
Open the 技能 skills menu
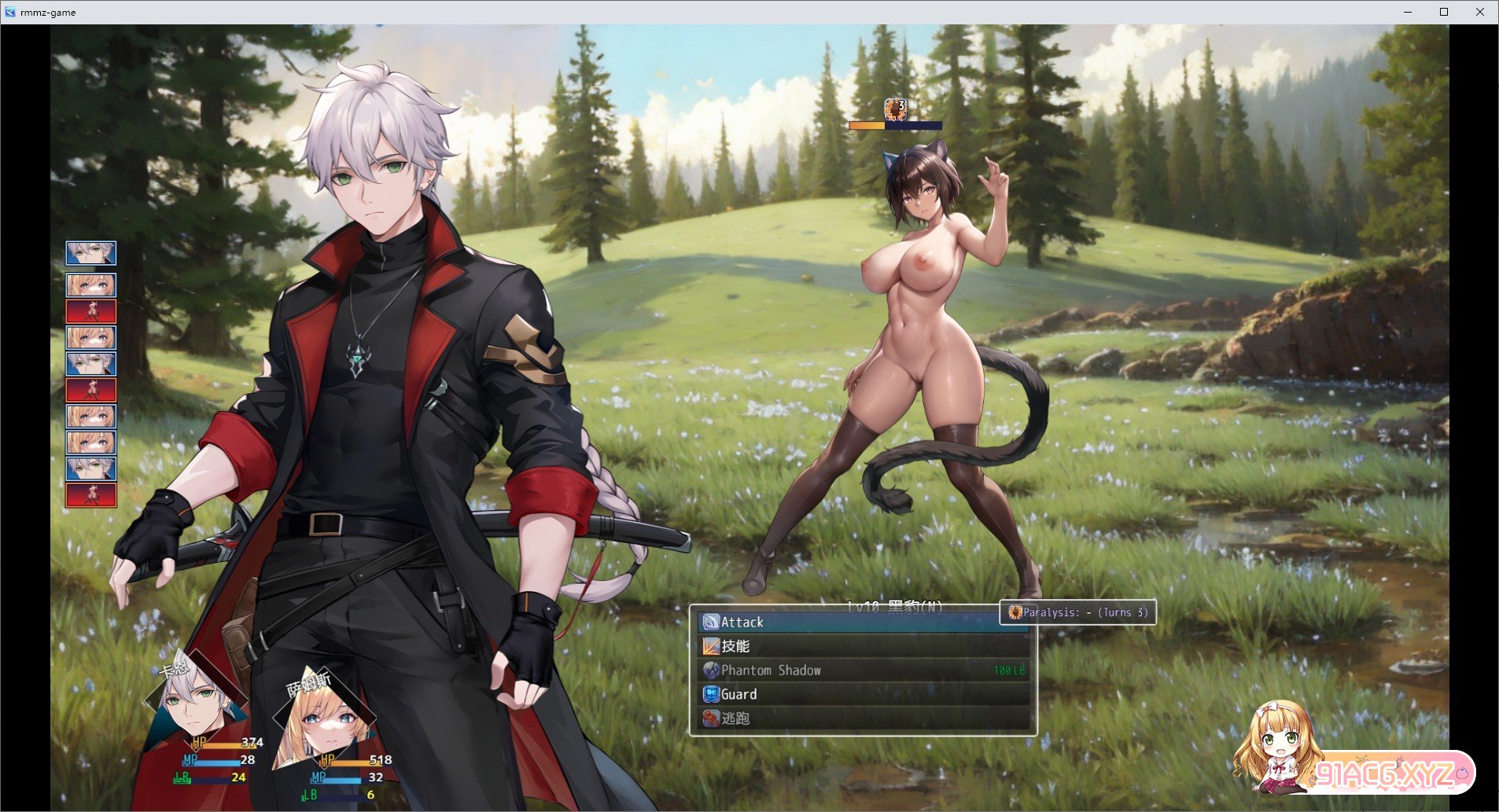click(x=863, y=646)
